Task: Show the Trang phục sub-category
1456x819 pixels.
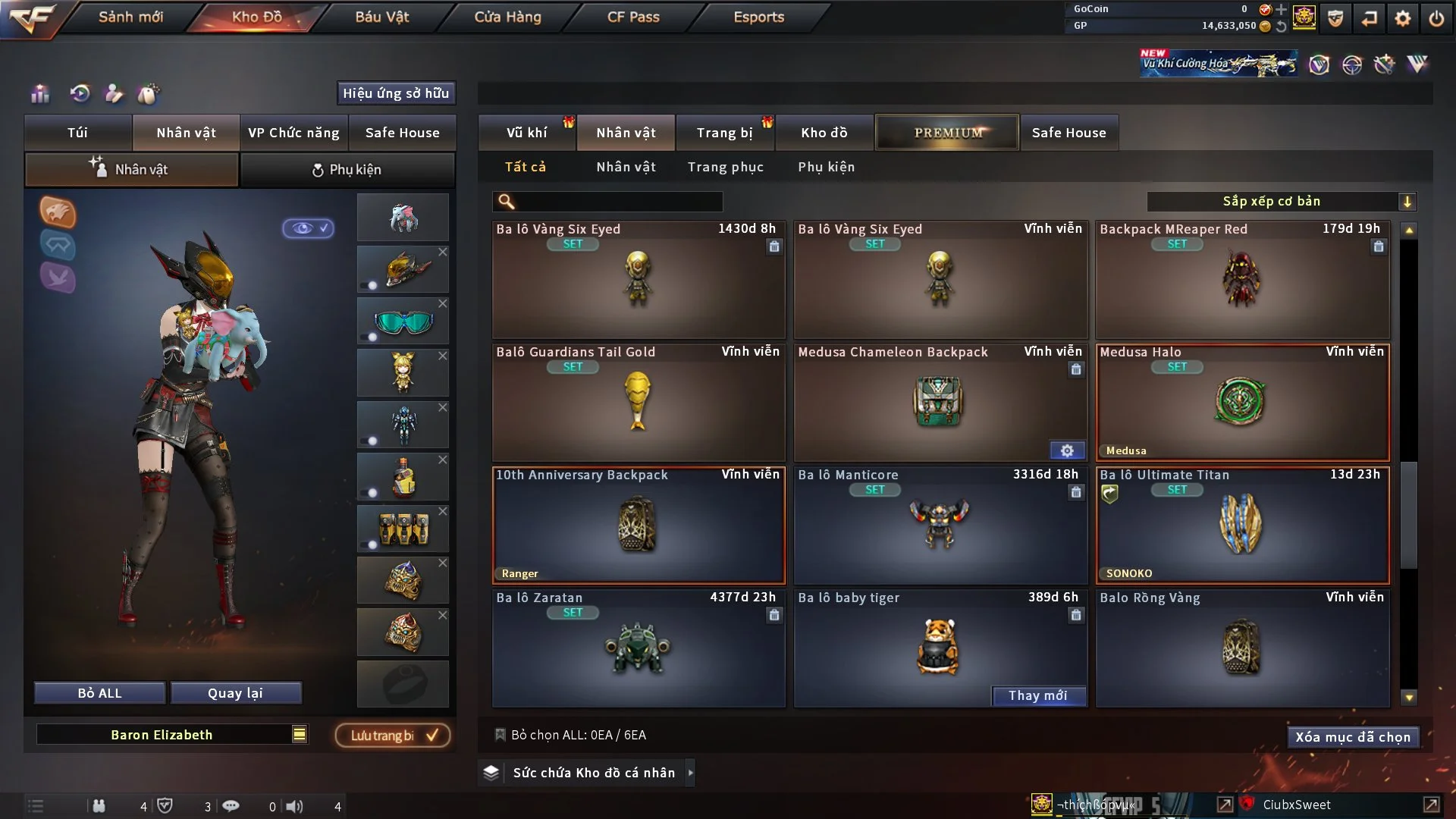Action: coord(725,167)
